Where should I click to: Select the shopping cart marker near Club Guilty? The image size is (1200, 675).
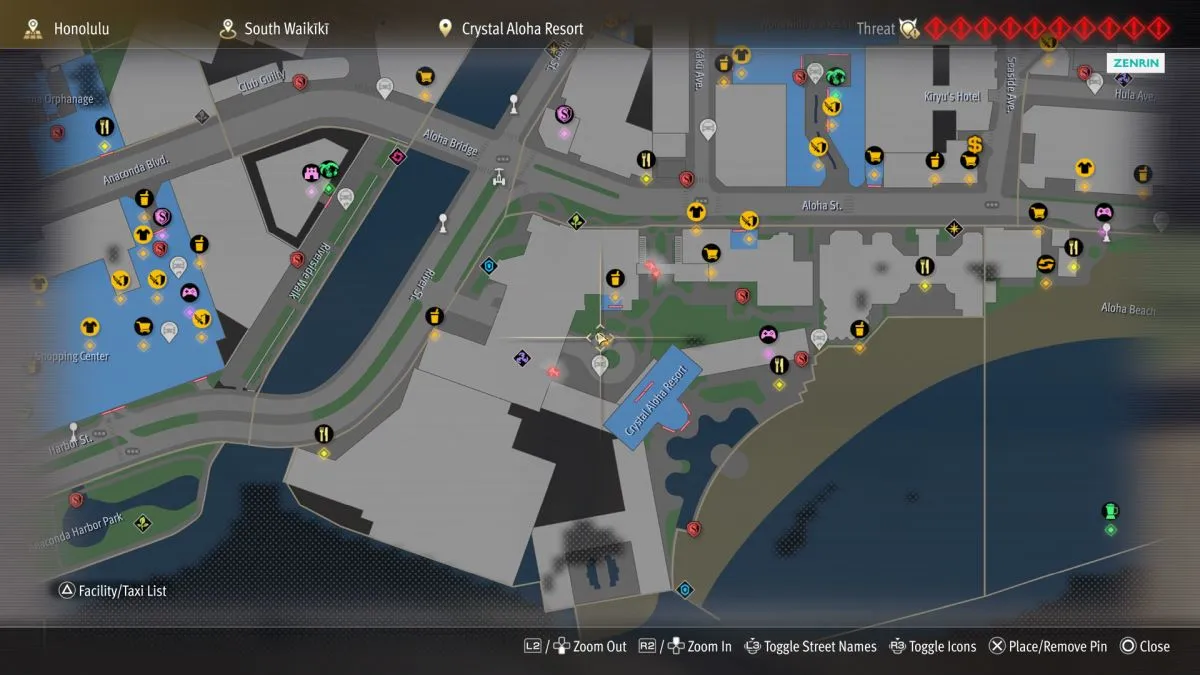point(425,76)
